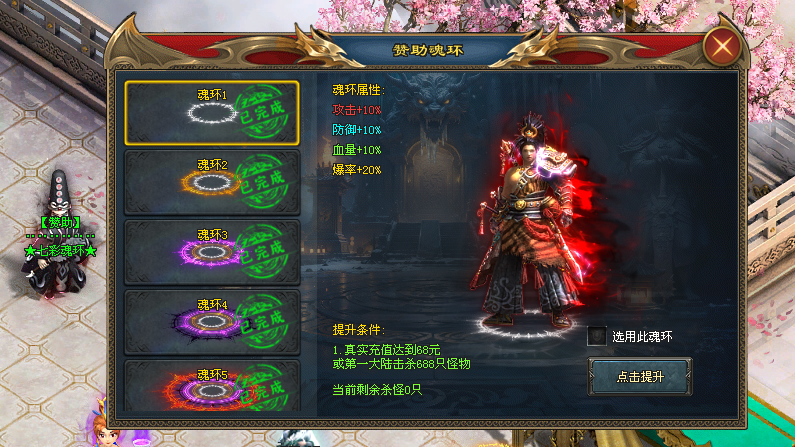795x447 pixels.
Task: Open the 魂环5 red ring entry
Action: (212, 387)
